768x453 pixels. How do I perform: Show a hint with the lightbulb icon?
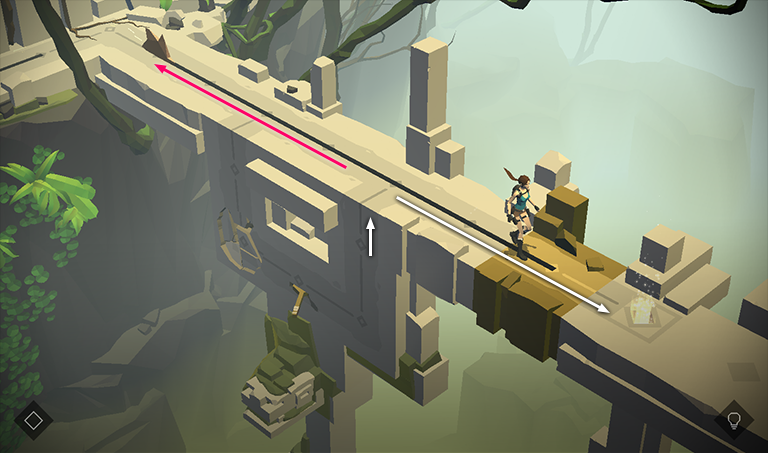pyautogui.click(x=733, y=420)
